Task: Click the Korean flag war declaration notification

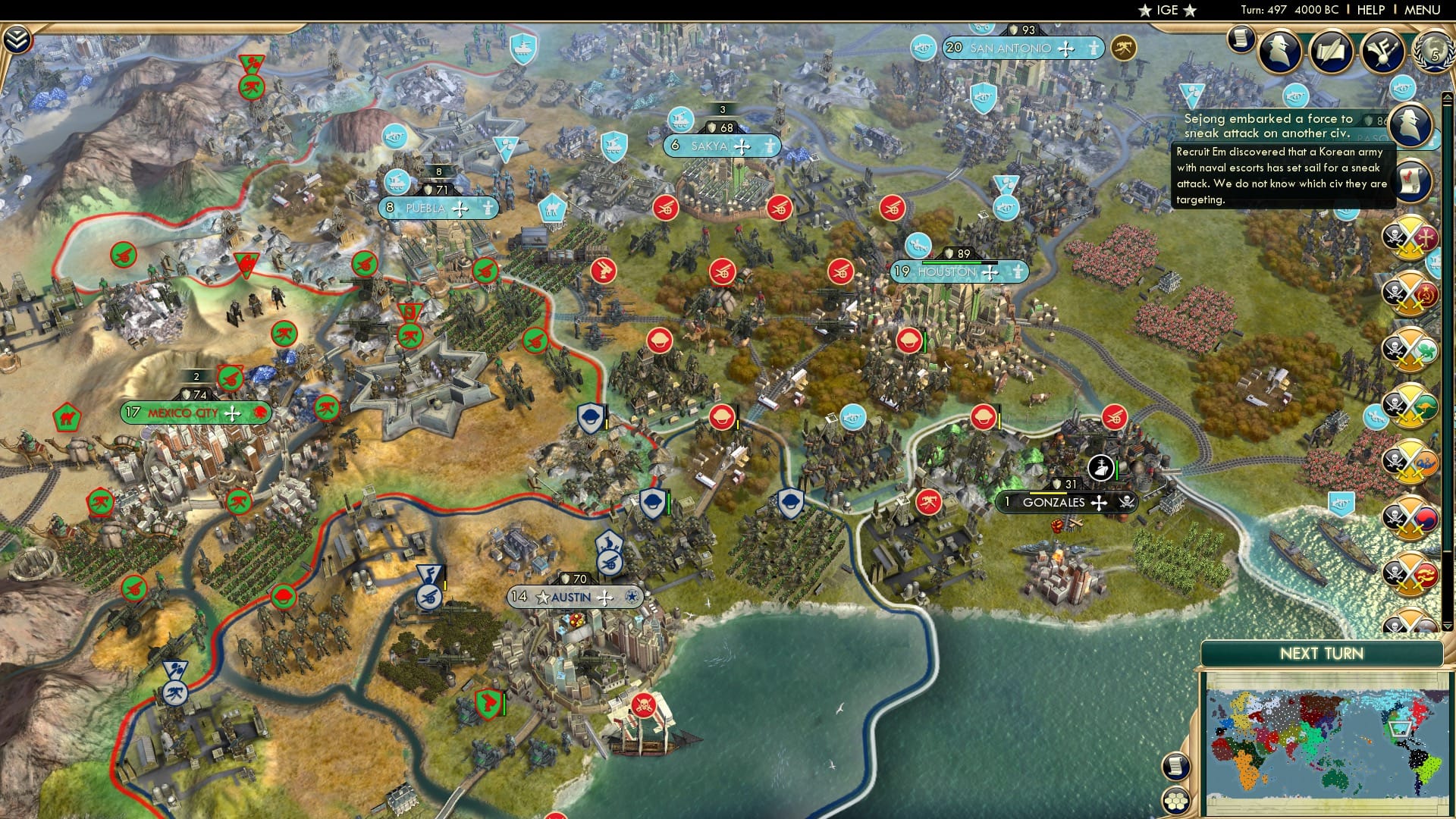Action: [1409, 519]
